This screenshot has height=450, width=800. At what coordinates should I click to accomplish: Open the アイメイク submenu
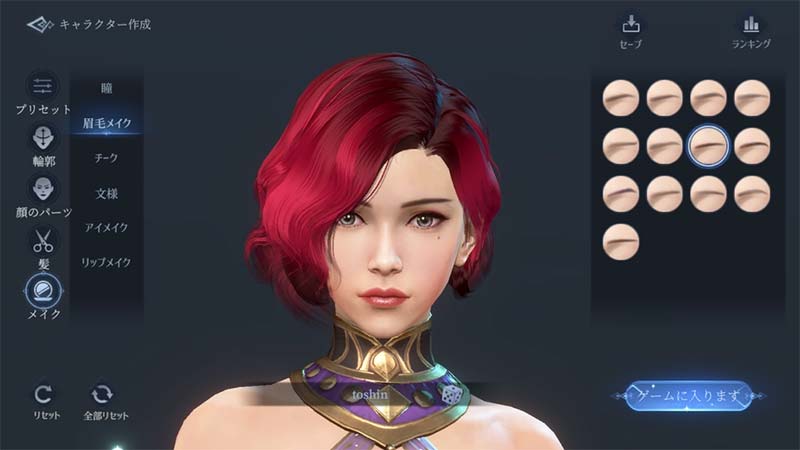pyautogui.click(x=106, y=227)
